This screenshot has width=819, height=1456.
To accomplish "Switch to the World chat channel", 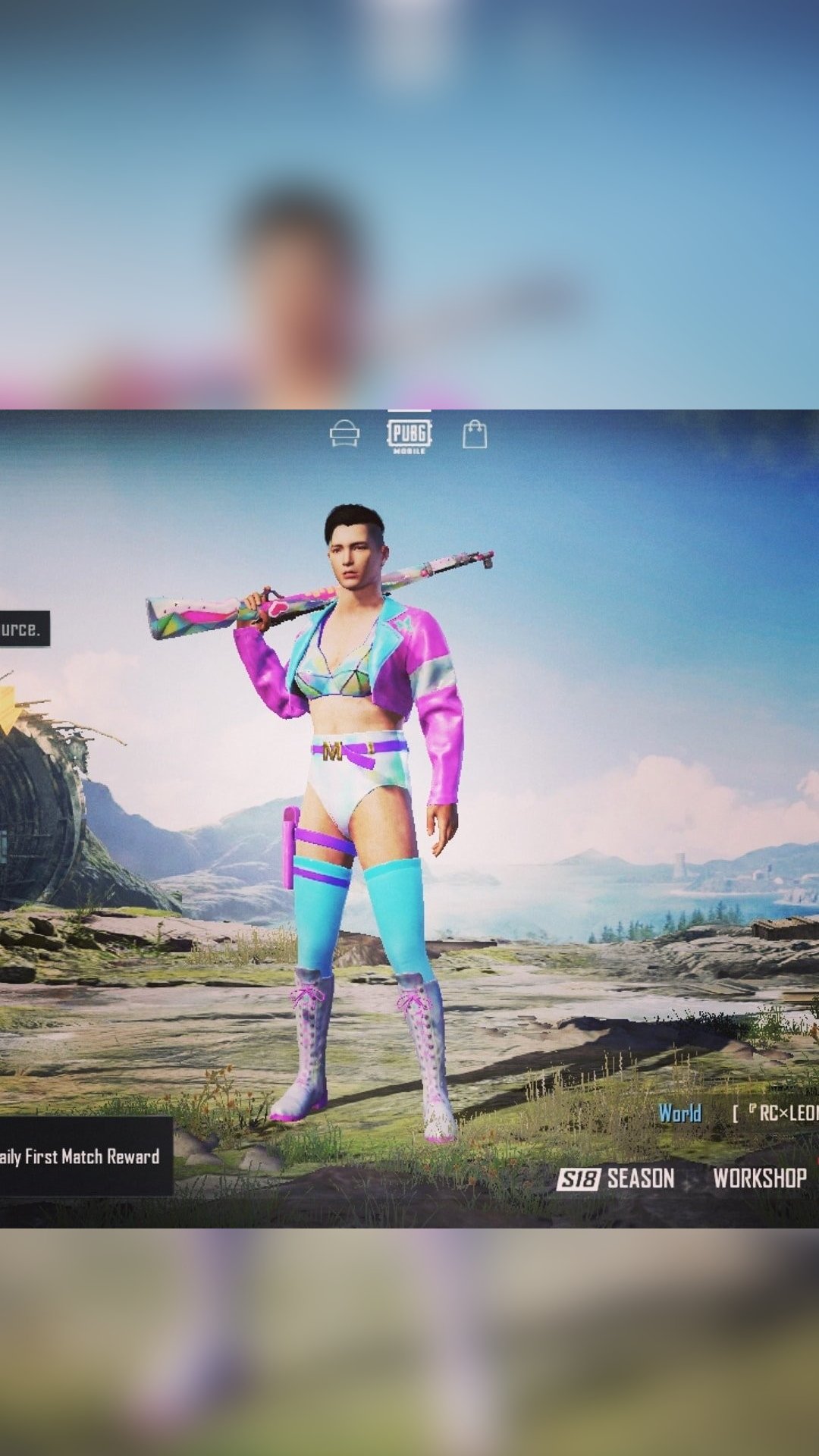I will [x=679, y=1113].
